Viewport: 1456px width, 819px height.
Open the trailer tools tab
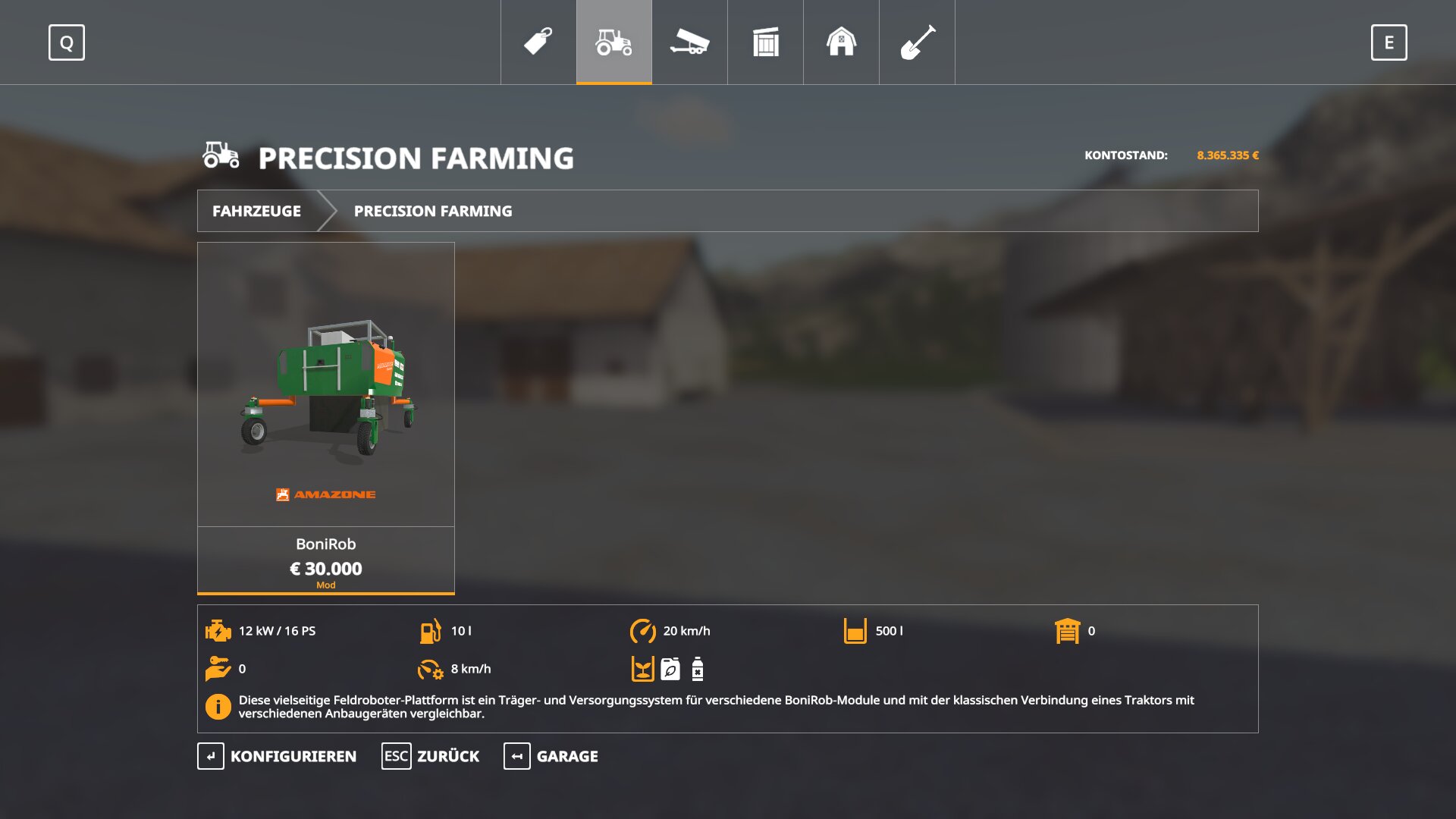pyautogui.click(x=689, y=42)
